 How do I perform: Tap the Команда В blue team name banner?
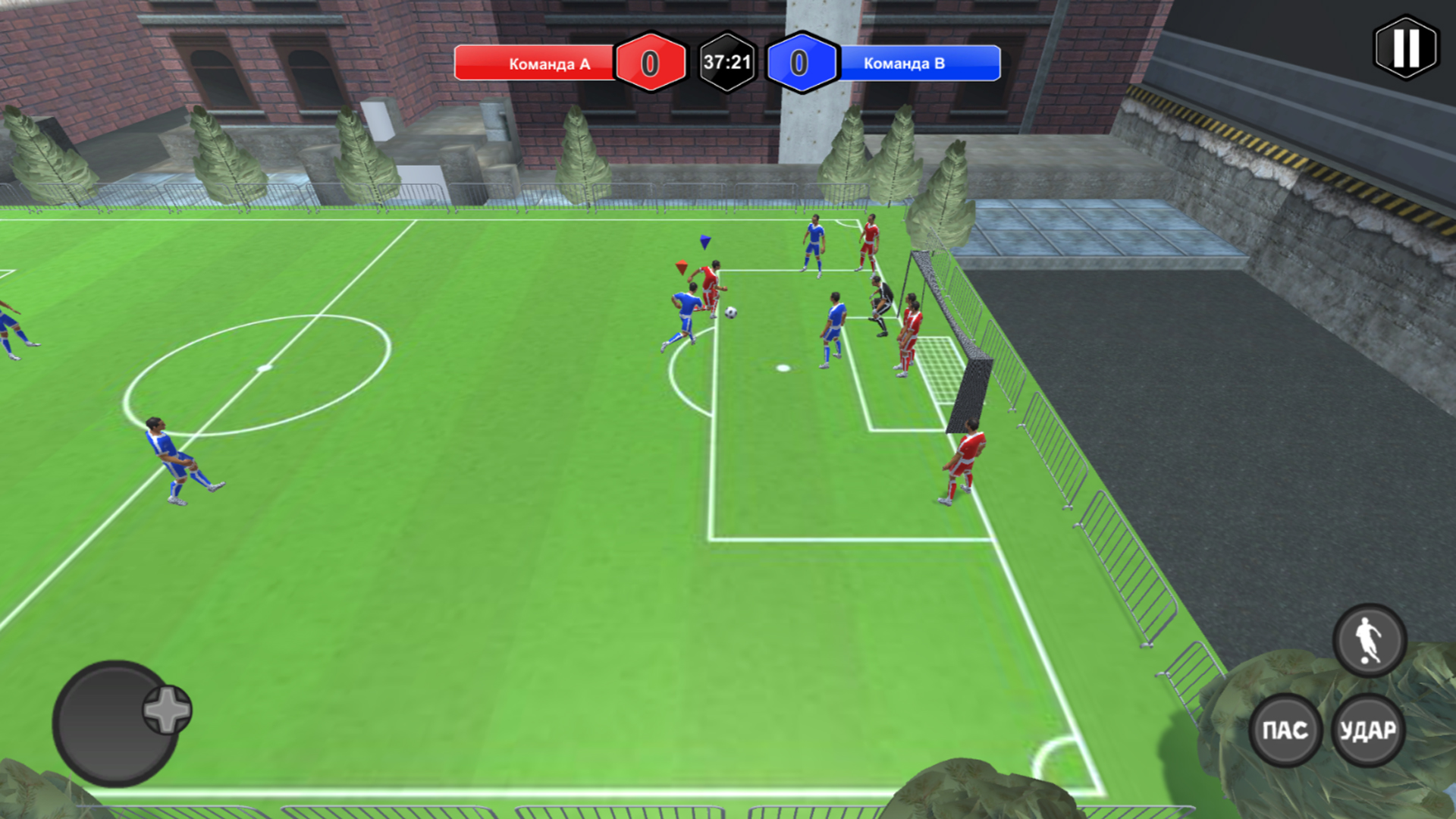coord(905,64)
